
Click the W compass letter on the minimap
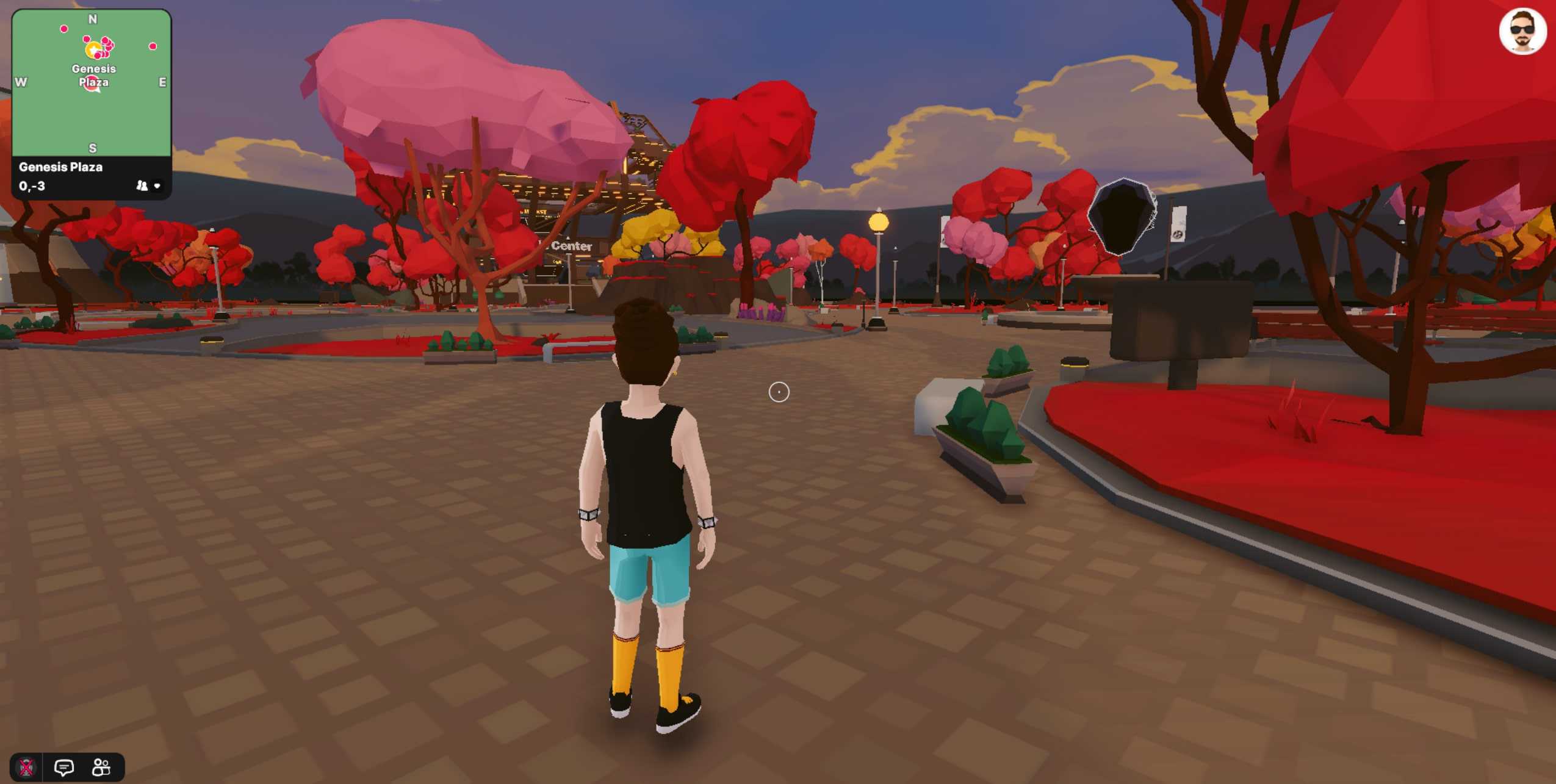(21, 82)
